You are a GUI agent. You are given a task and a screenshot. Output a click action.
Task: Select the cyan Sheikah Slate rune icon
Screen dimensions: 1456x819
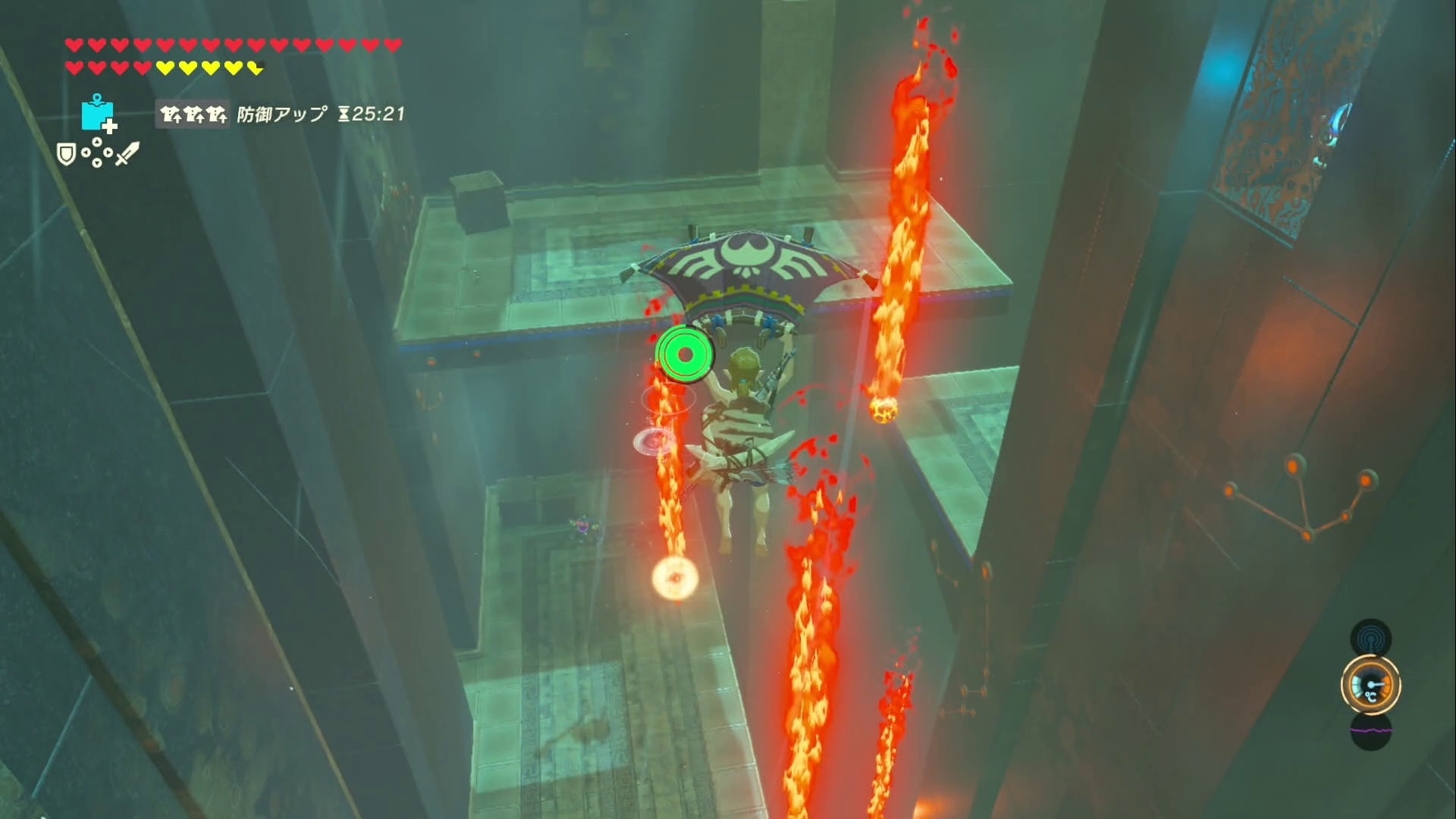(98, 114)
